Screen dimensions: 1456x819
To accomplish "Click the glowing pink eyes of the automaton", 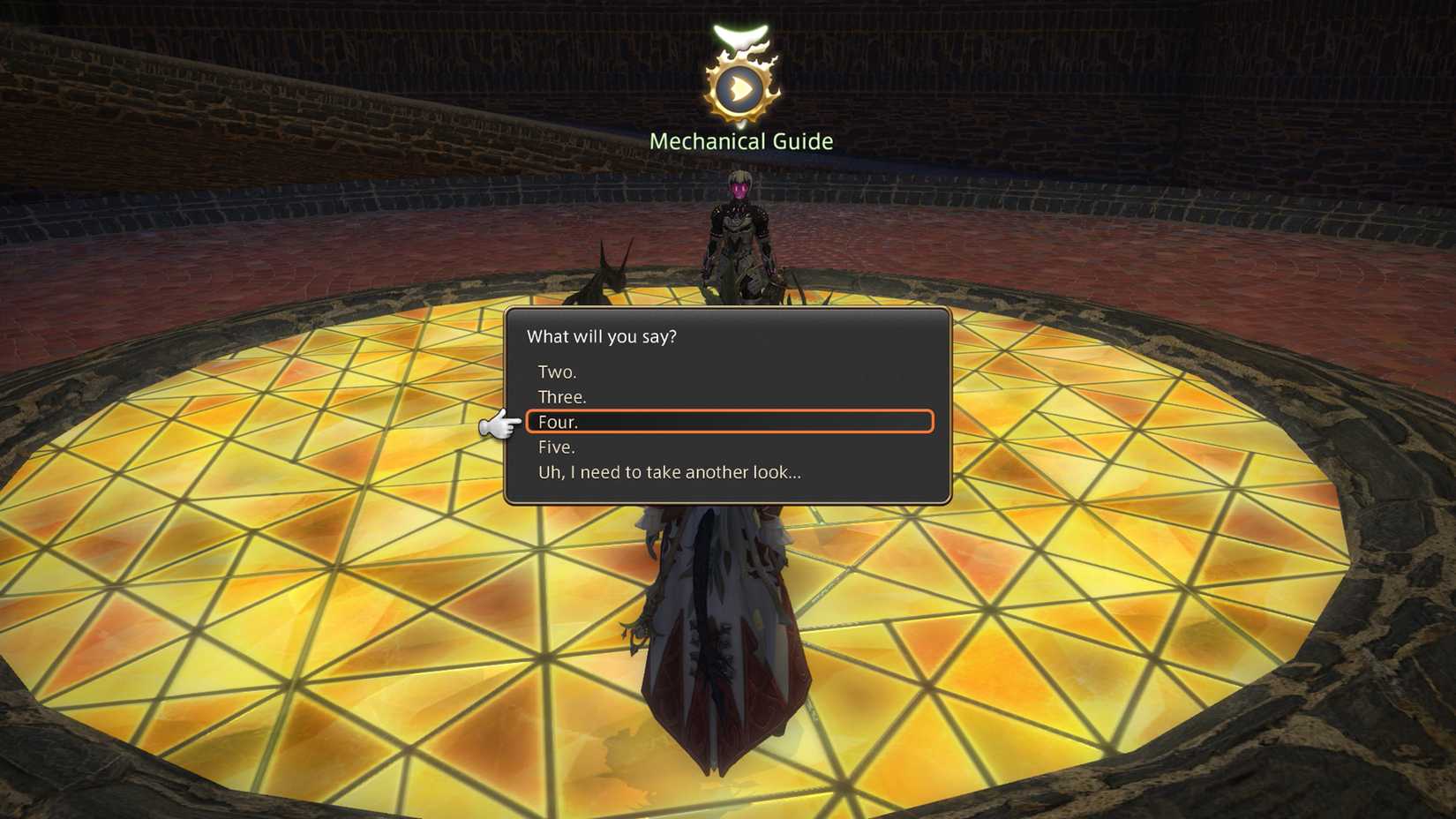I will tap(739, 185).
